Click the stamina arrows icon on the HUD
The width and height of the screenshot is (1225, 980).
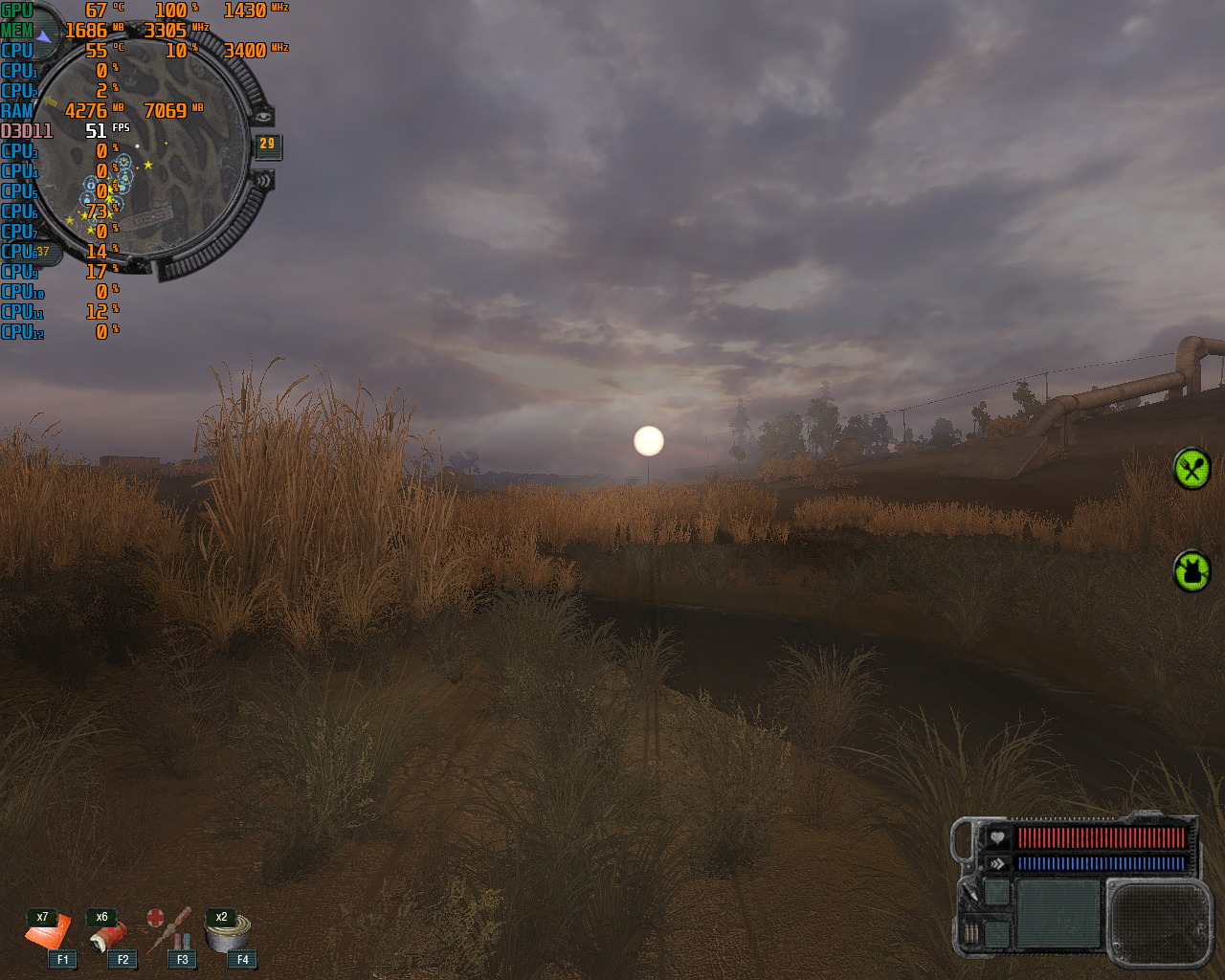996,862
